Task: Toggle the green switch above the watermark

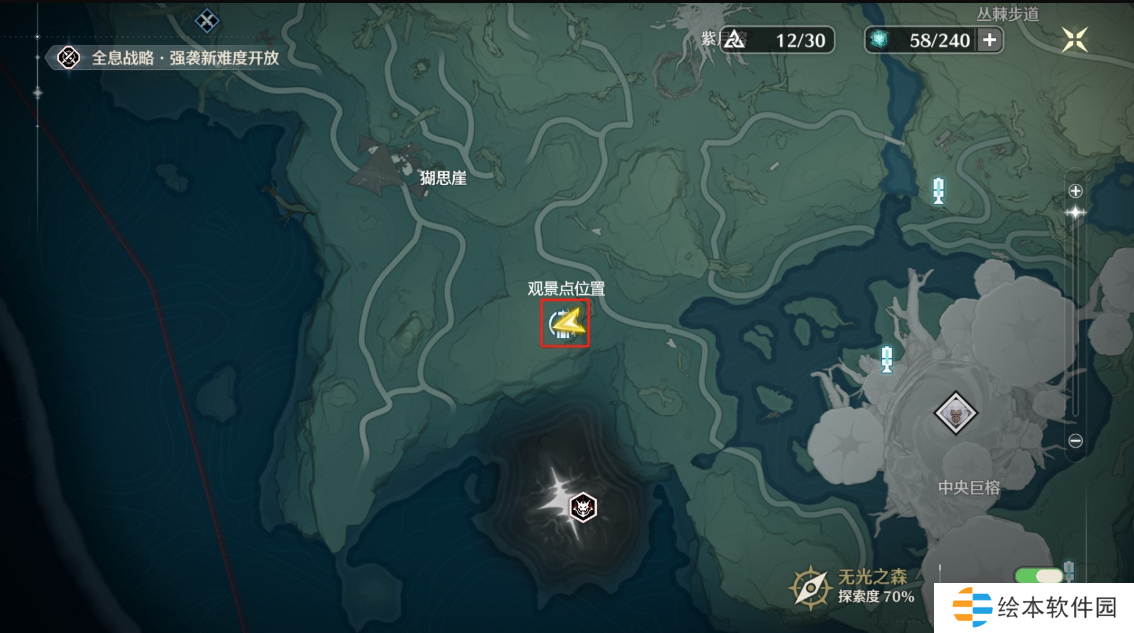Action: coord(1038,576)
